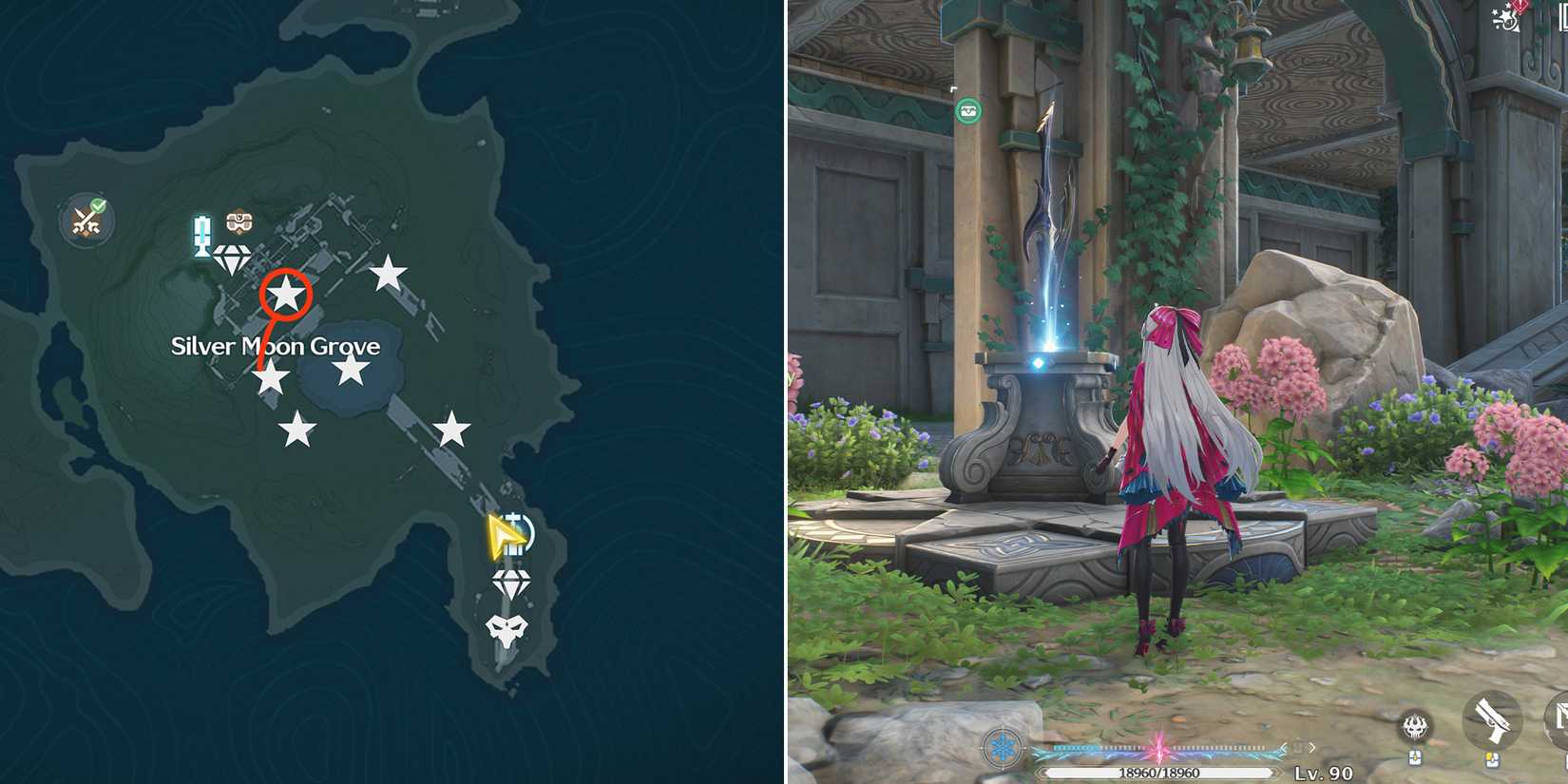
Task: Click the yellow player position arrow on the map
Action: [507, 534]
